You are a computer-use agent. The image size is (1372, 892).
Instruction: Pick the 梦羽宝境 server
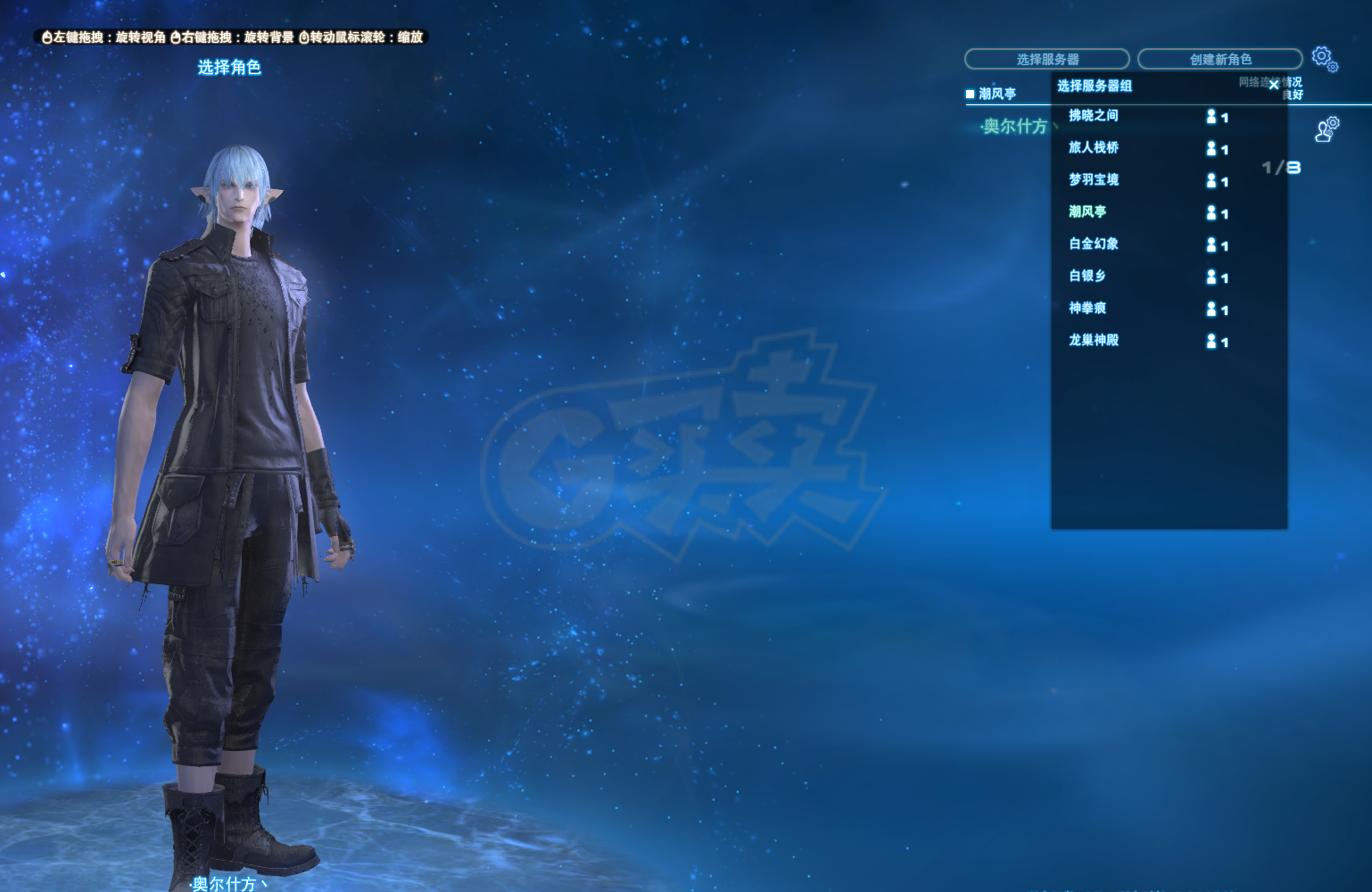click(1094, 180)
